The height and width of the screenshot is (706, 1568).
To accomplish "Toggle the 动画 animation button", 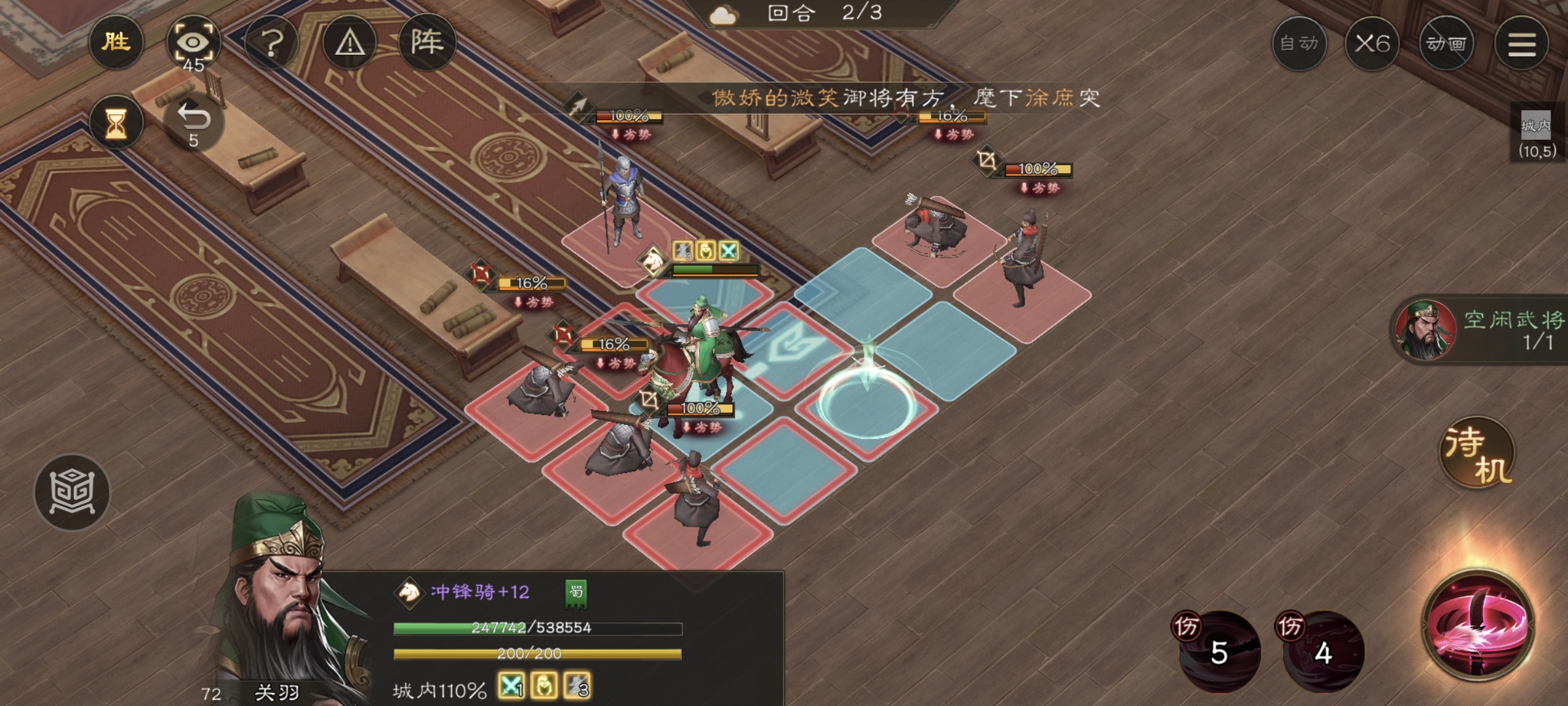I will [1446, 44].
